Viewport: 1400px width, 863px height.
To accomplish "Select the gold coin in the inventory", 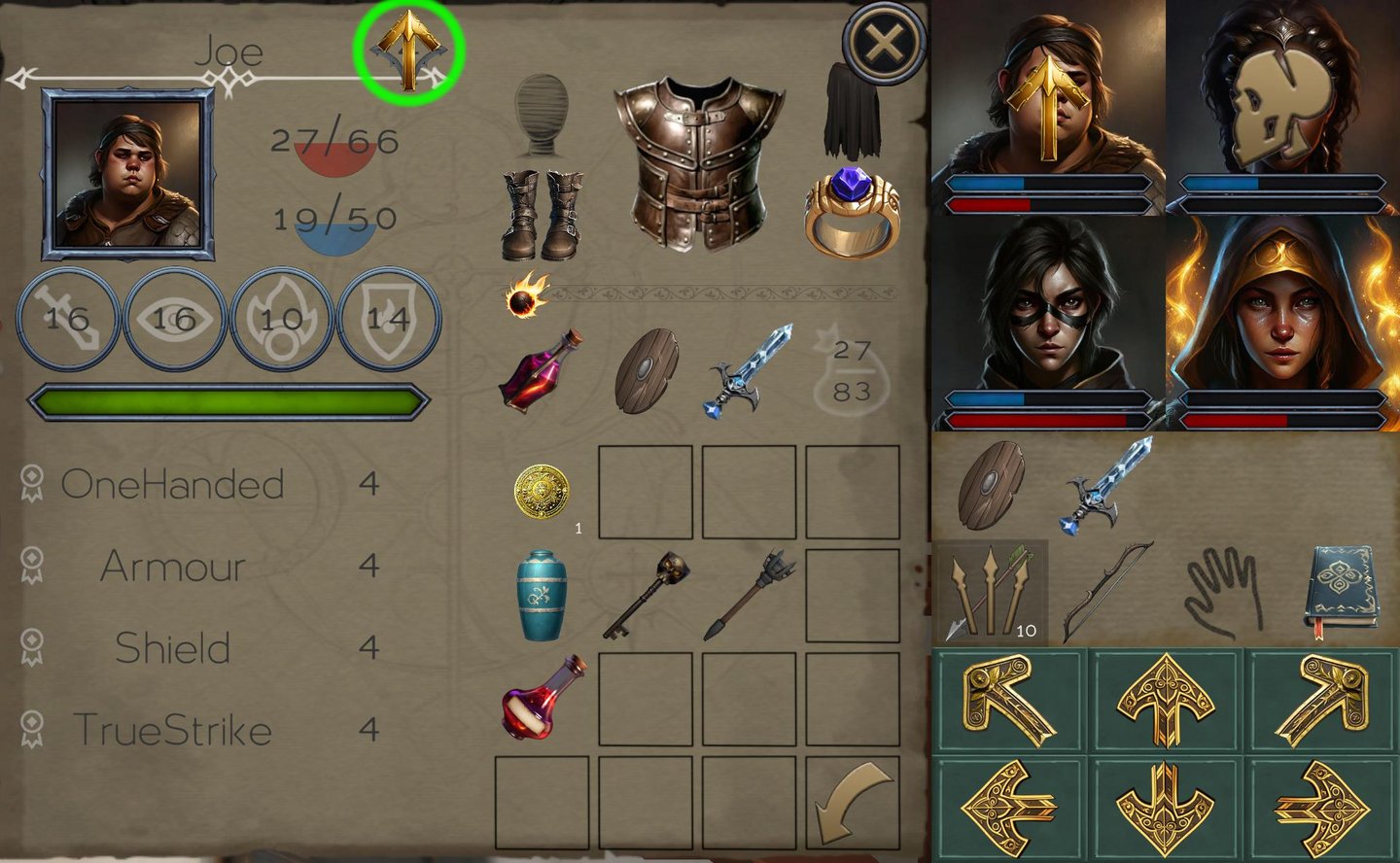I will click(x=542, y=493).
